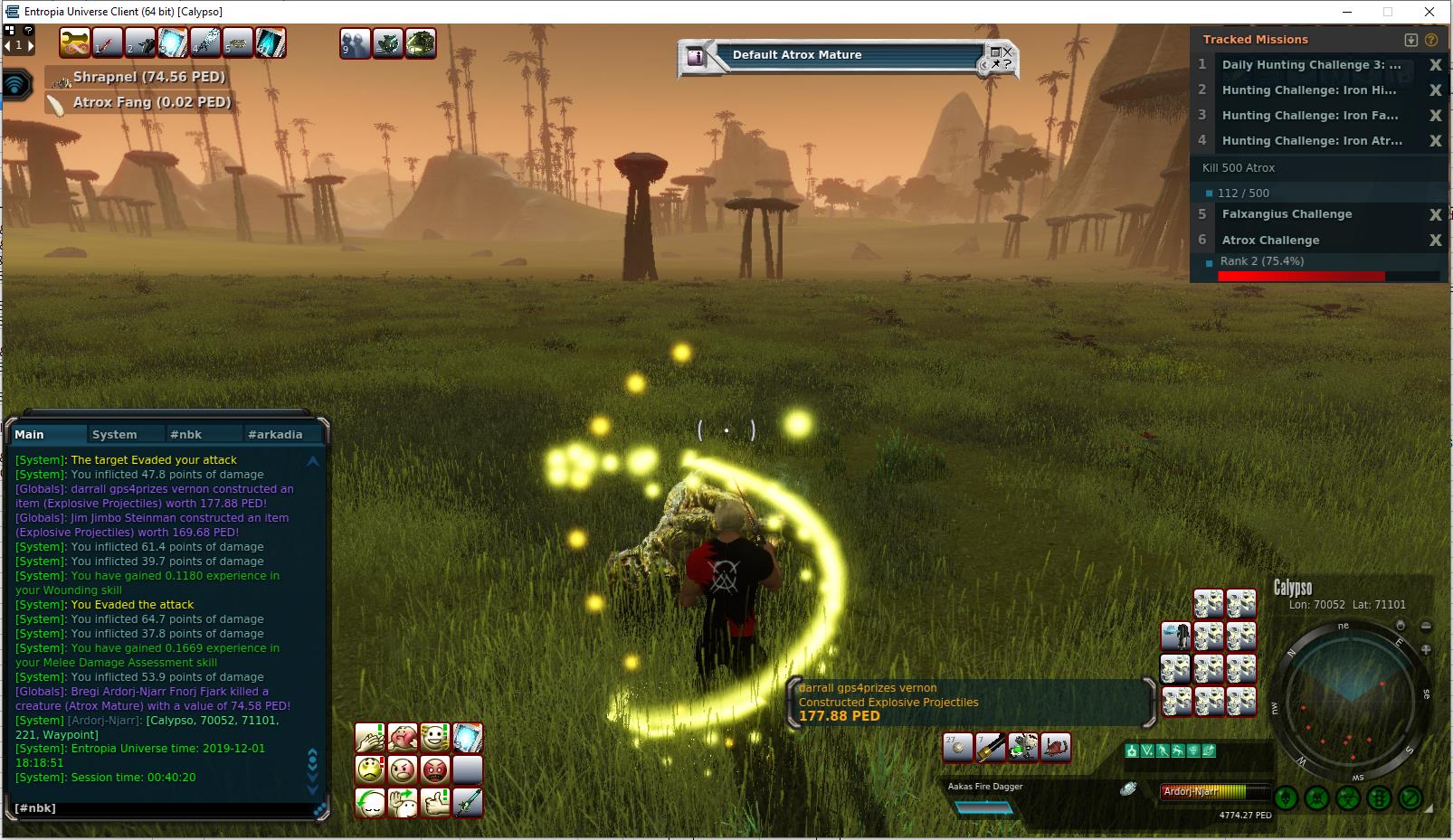Close the Entropia Universe client window
The image size is (1453, 840).
(x=1429, y=12)
